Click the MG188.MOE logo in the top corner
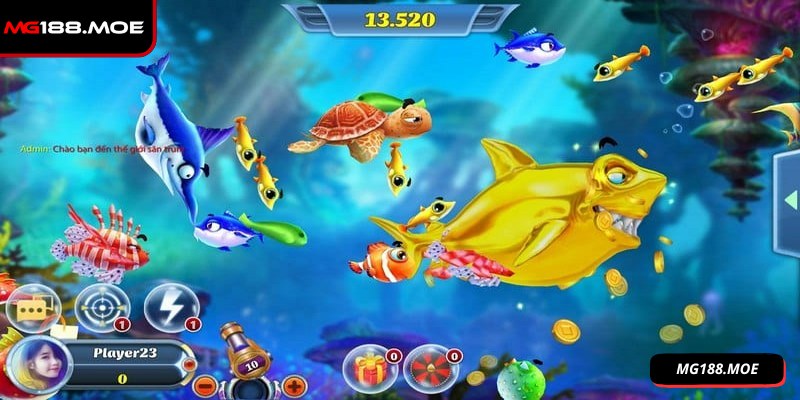The height and width of the screenshot is (400, 800). 73,27
